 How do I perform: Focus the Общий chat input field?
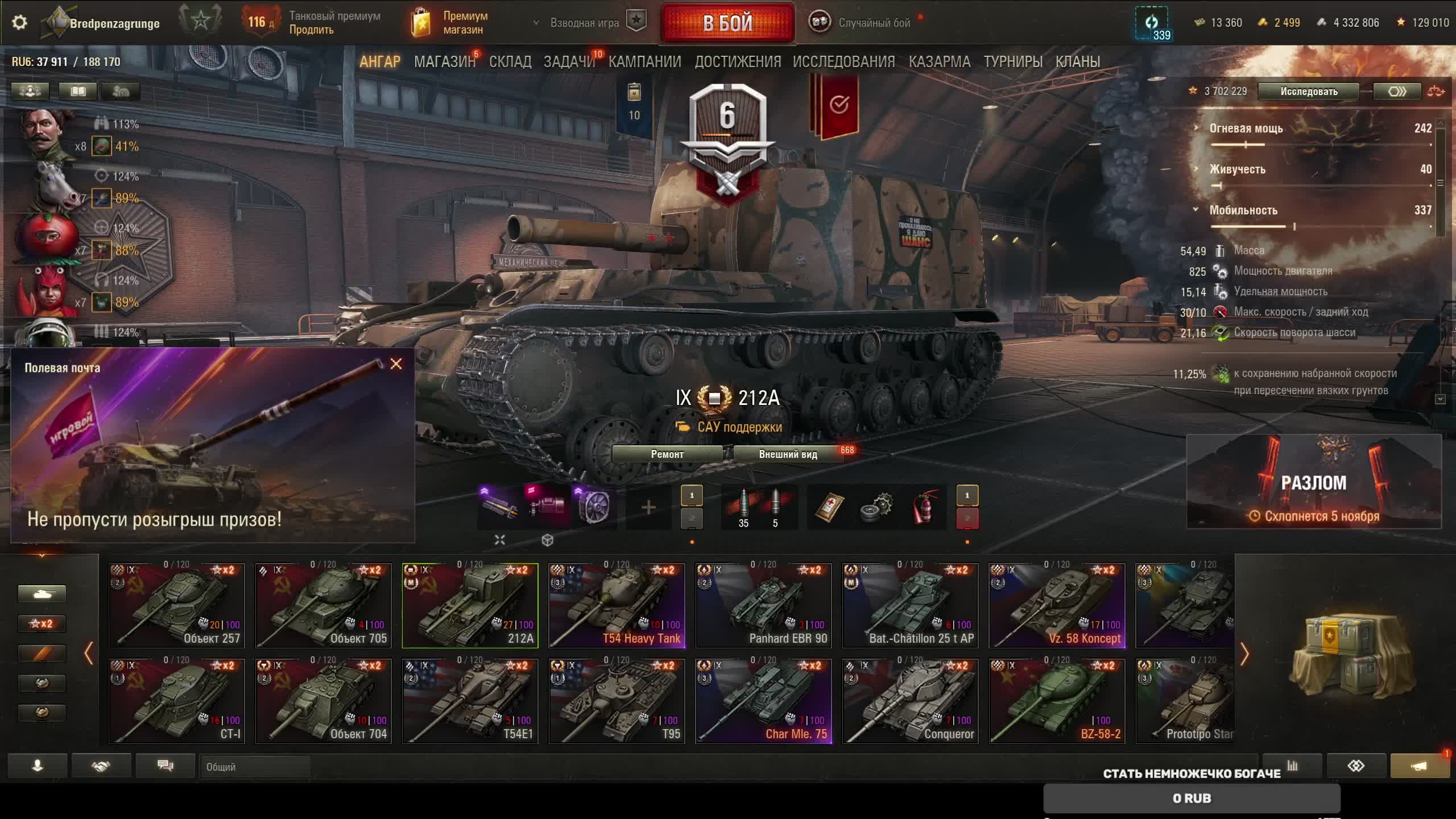pyautogui.click(x=255, y=767)
